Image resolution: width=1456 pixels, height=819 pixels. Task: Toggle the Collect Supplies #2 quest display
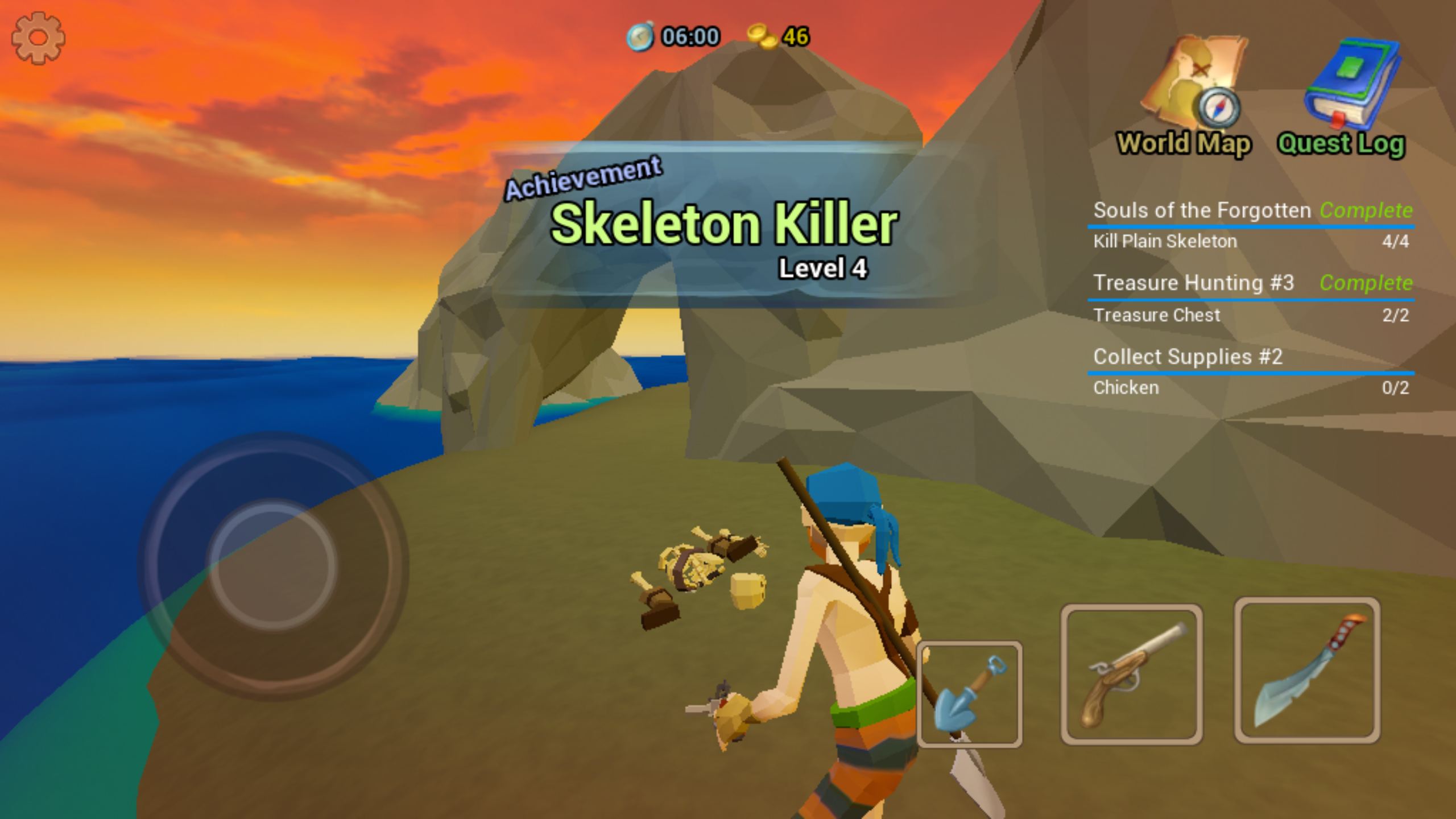coord(1188,357)
